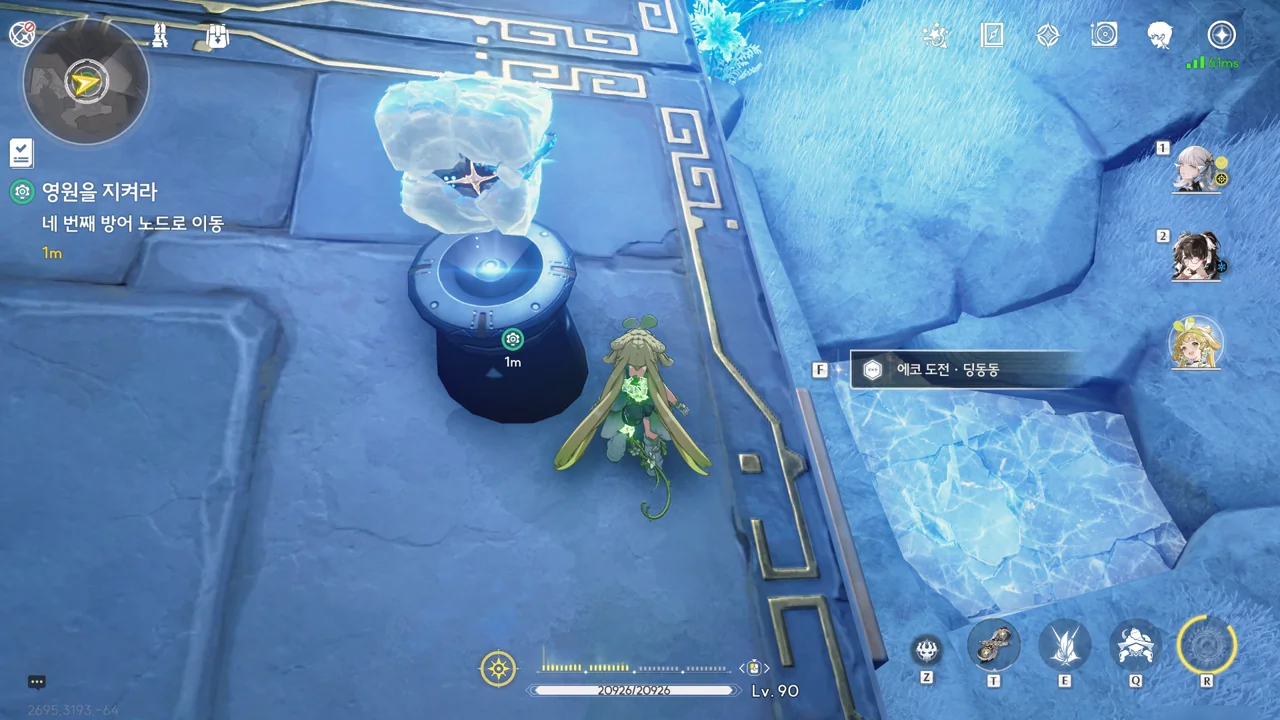
Task: Switch to the first party member portrait
Action: click(x=1195, y=168)
